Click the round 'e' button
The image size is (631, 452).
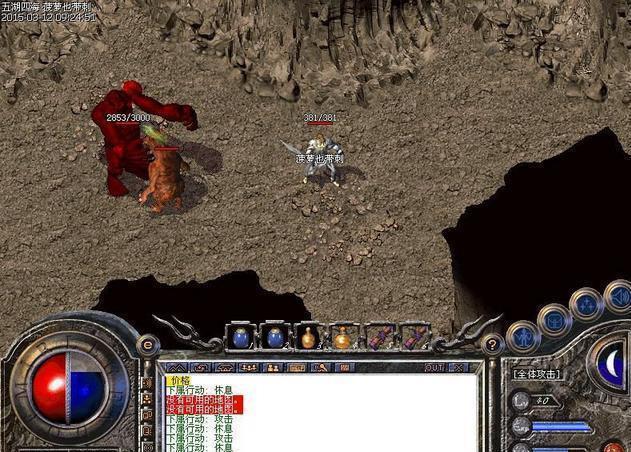click(x=149, y=344)
